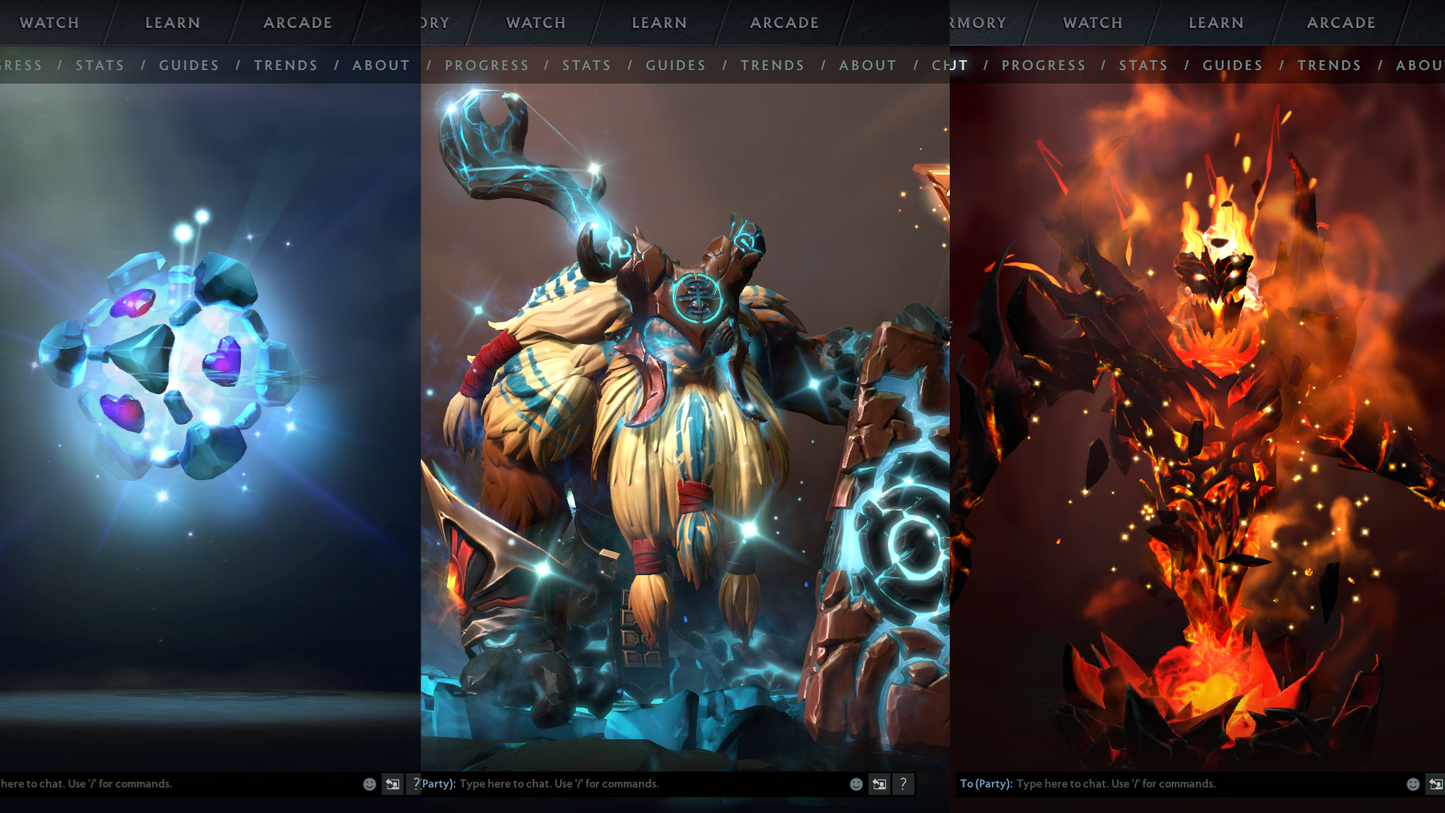
Task: Click the reply-to-last-whisper icon beside left chat
Action: [x=392, y=784]
